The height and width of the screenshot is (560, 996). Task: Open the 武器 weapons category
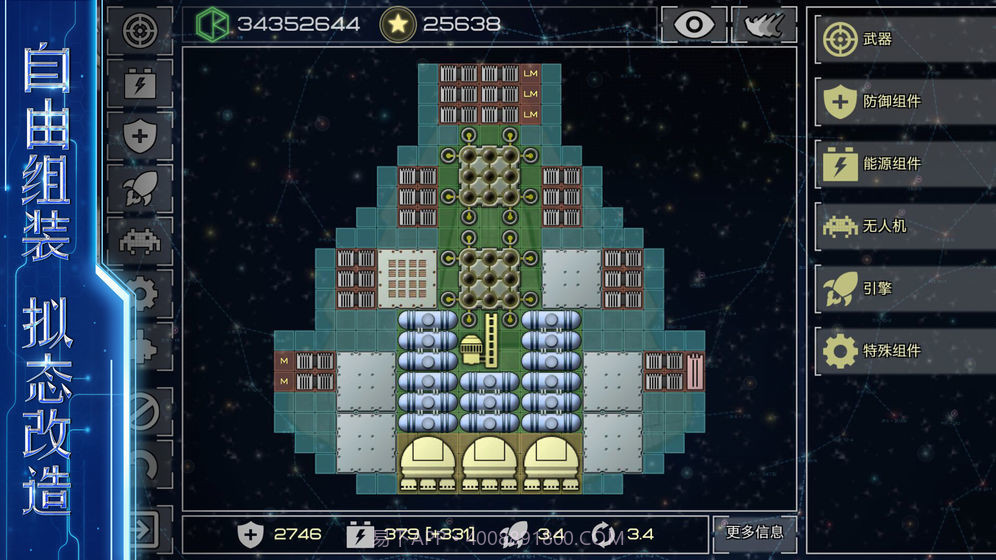[900, 40]
